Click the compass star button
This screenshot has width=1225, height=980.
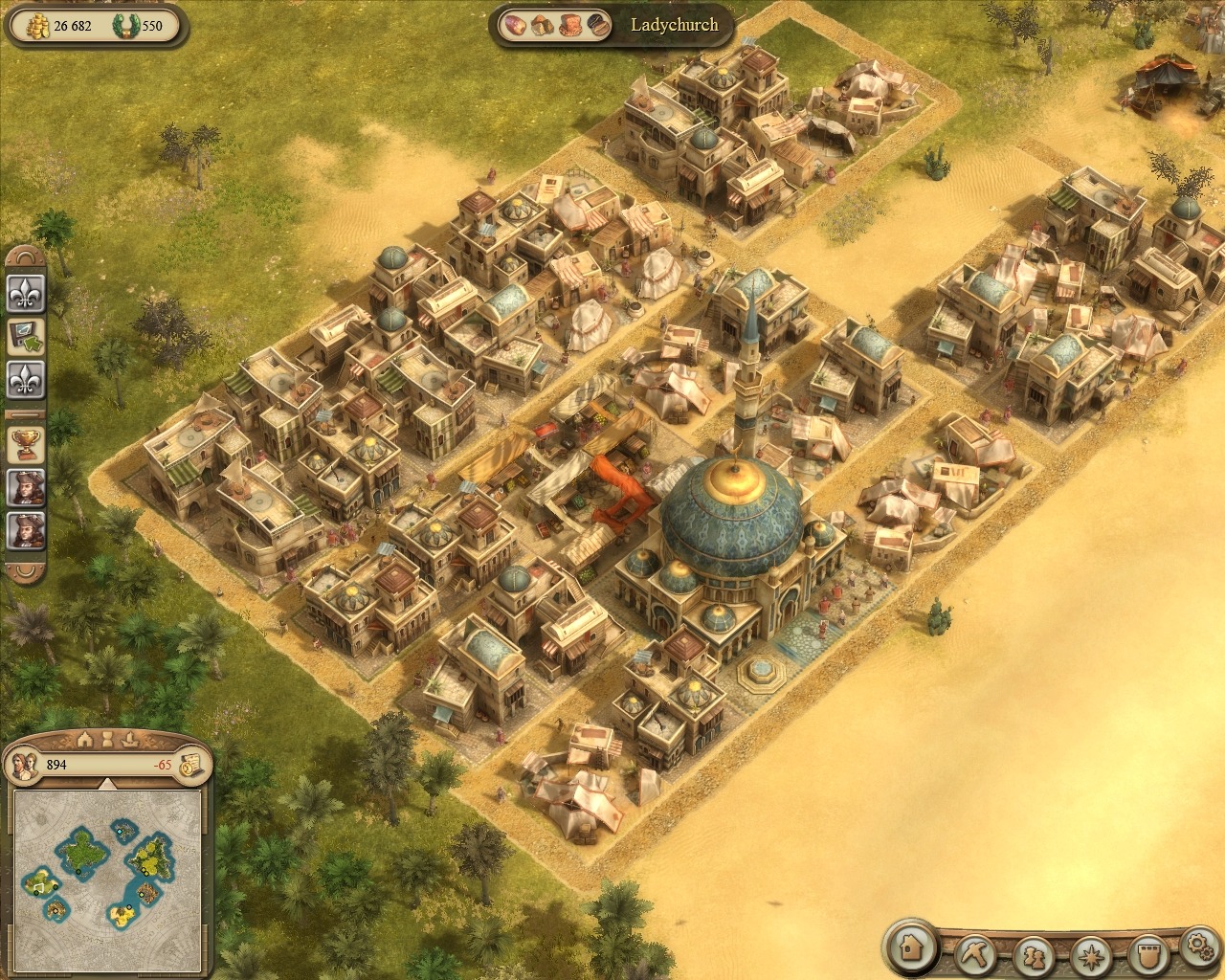pyautogui.click(x=1090, y=954)
